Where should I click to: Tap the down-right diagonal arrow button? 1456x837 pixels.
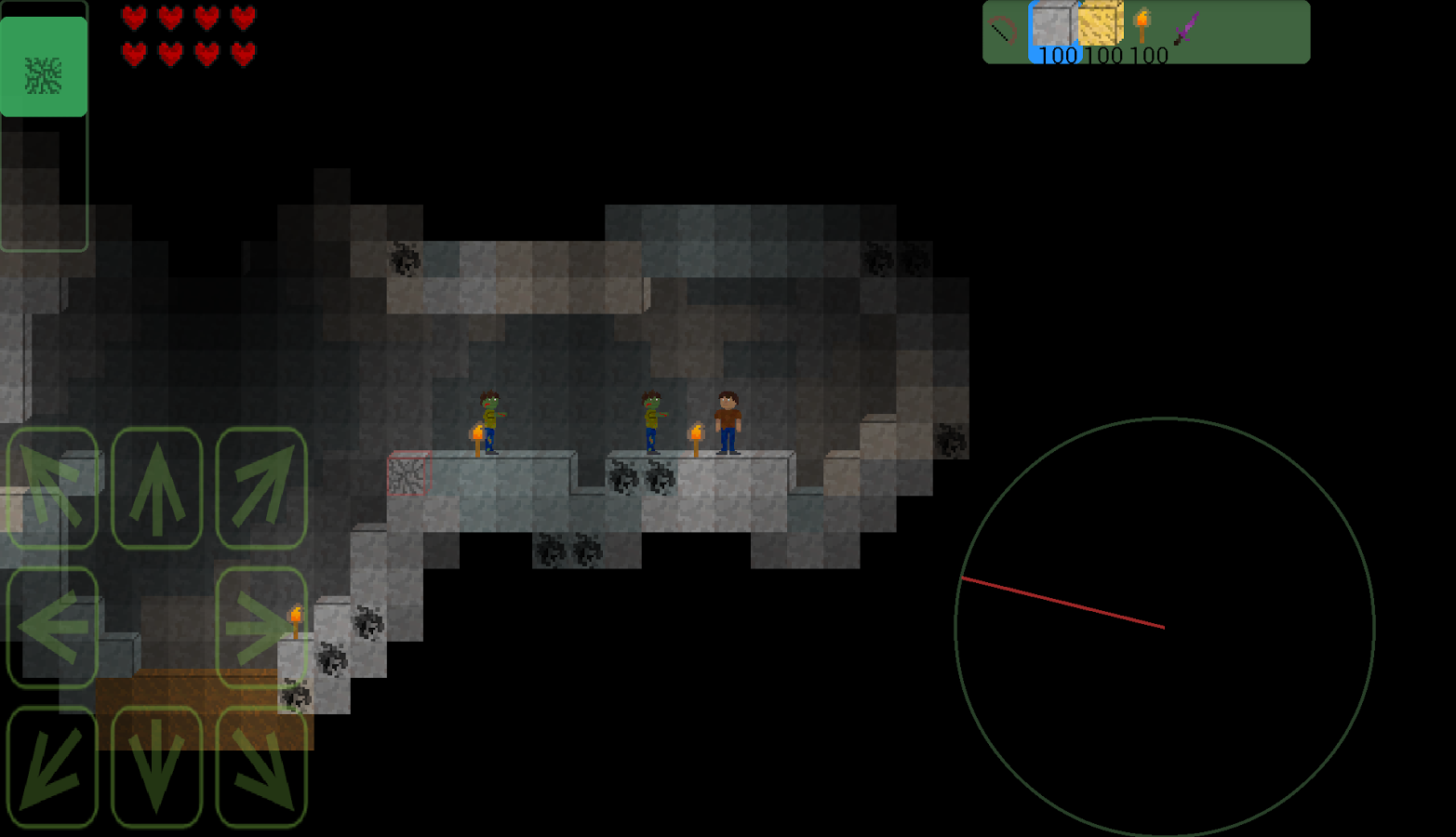[261, 767]
